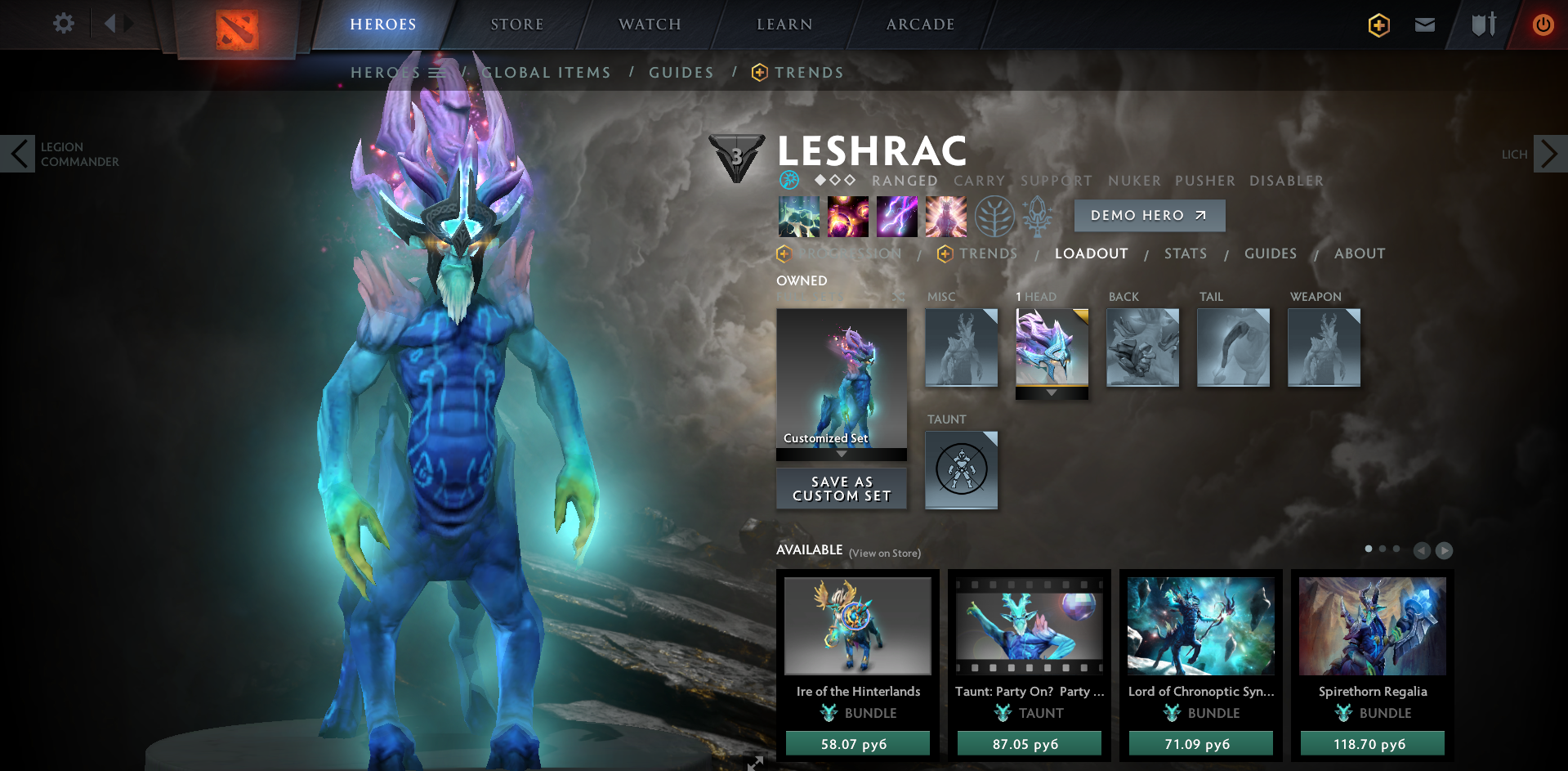Screen dimensions: 1568x771
Task: Switch to the ARCADE menu
Action: [x=919, y=24]
